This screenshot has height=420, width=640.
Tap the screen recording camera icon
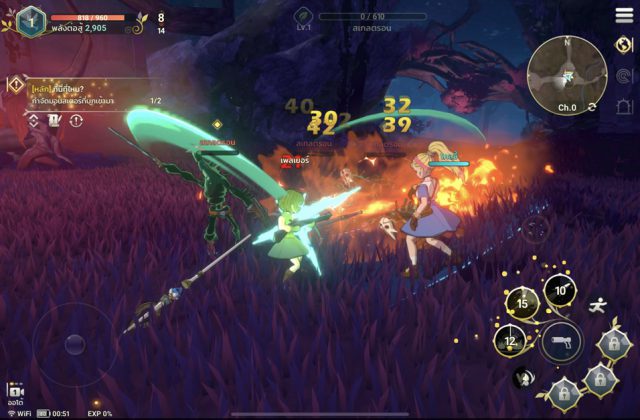(15, 392)
